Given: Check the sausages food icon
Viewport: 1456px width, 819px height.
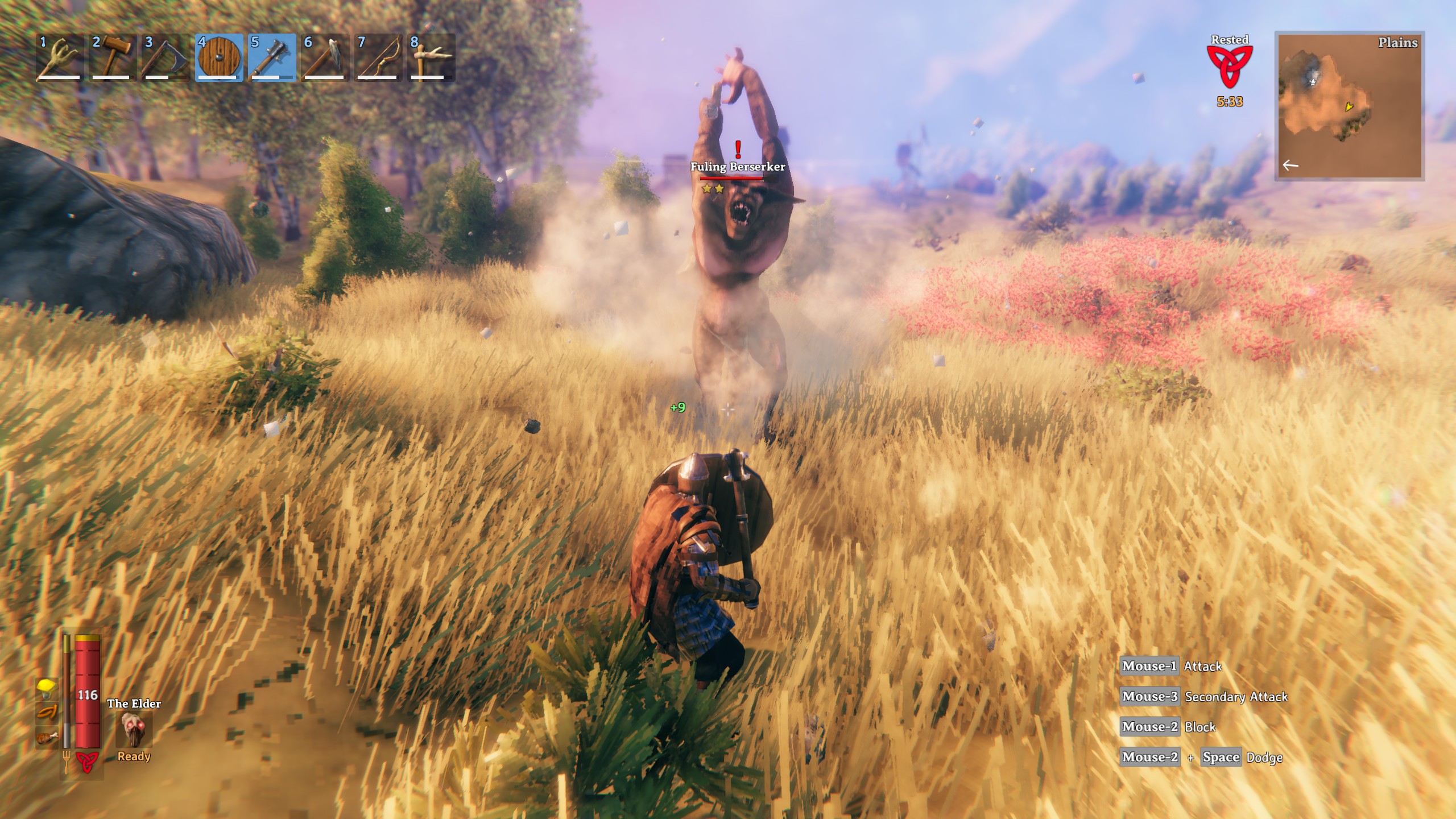Looking at the screenshot, I should (47, 713).
